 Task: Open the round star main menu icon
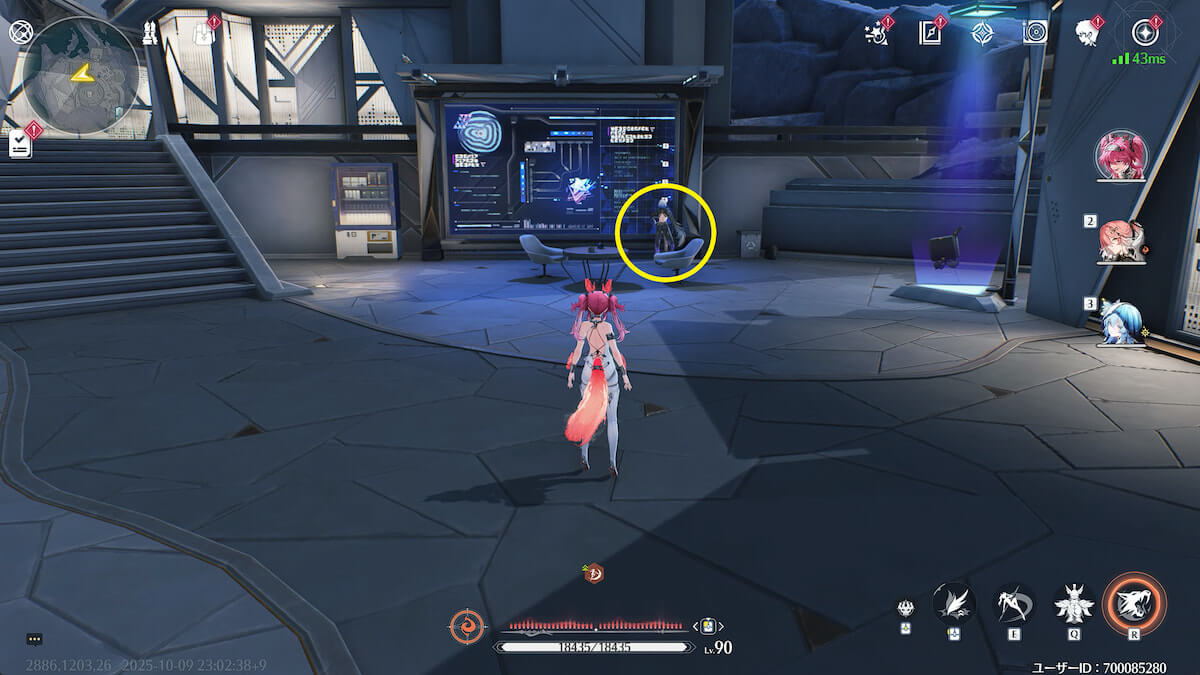point(1145,33)
